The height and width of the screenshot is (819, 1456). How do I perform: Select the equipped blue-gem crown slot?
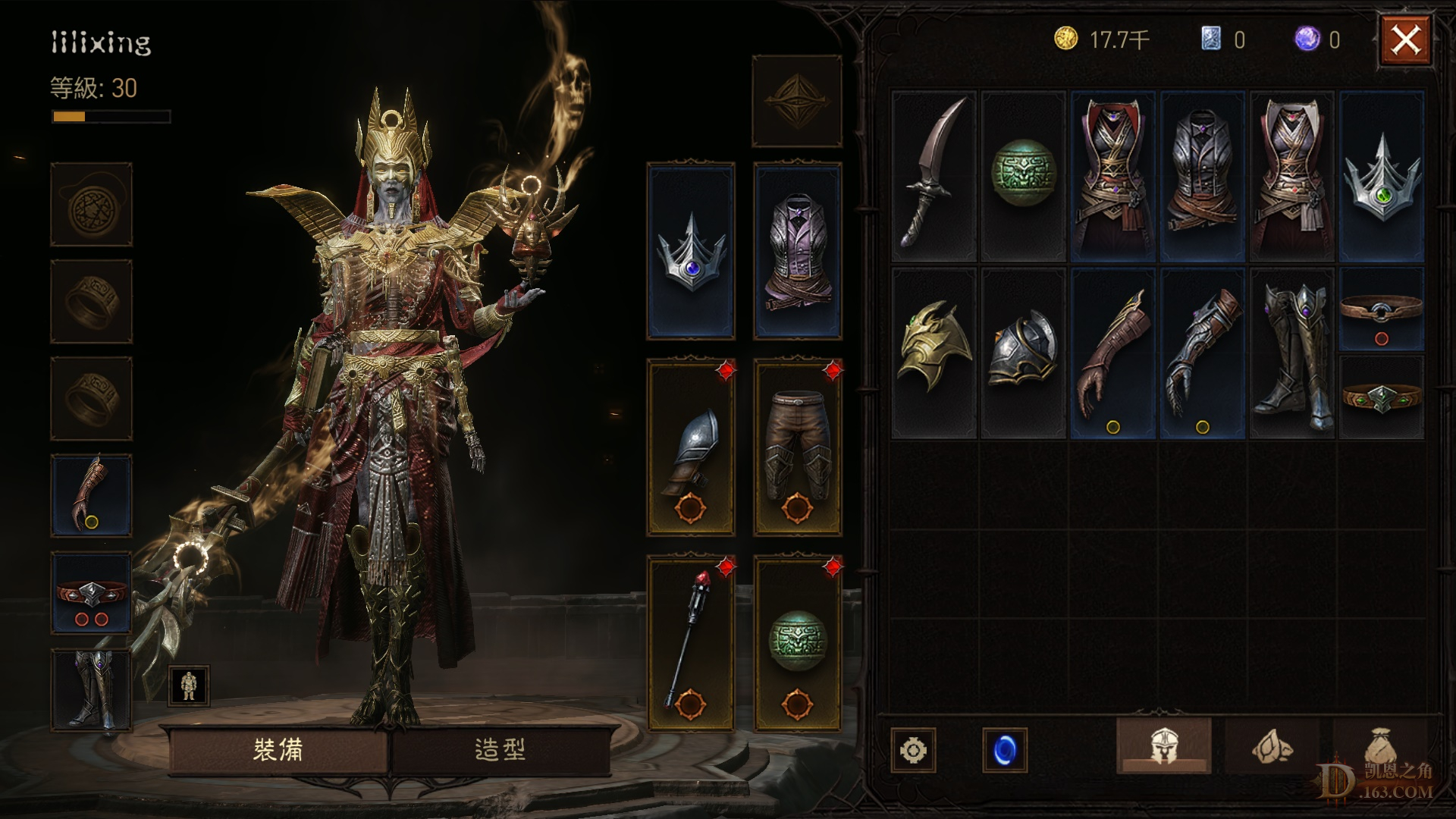(691, 250)
